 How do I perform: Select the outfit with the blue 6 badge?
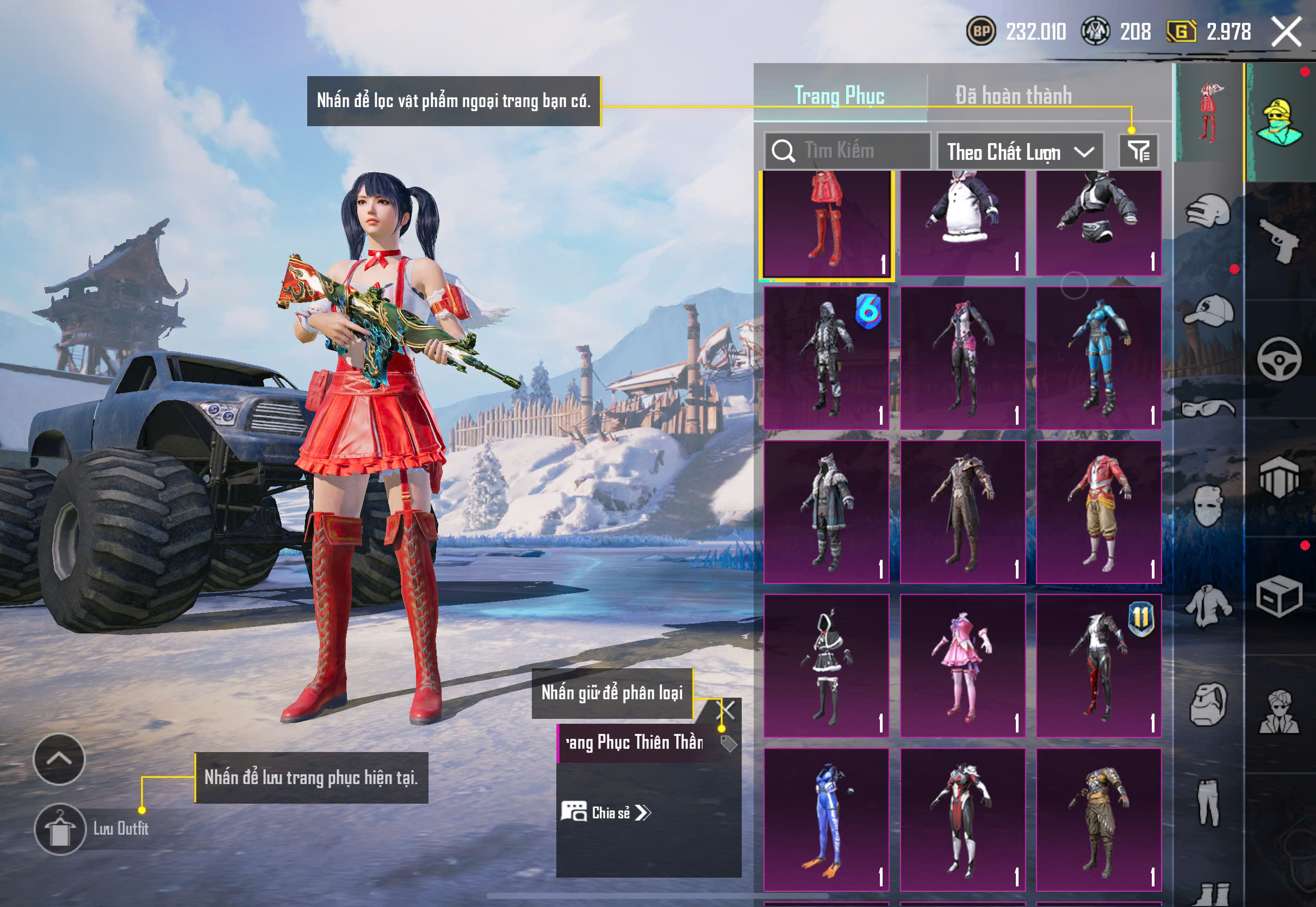coord(826,358)
